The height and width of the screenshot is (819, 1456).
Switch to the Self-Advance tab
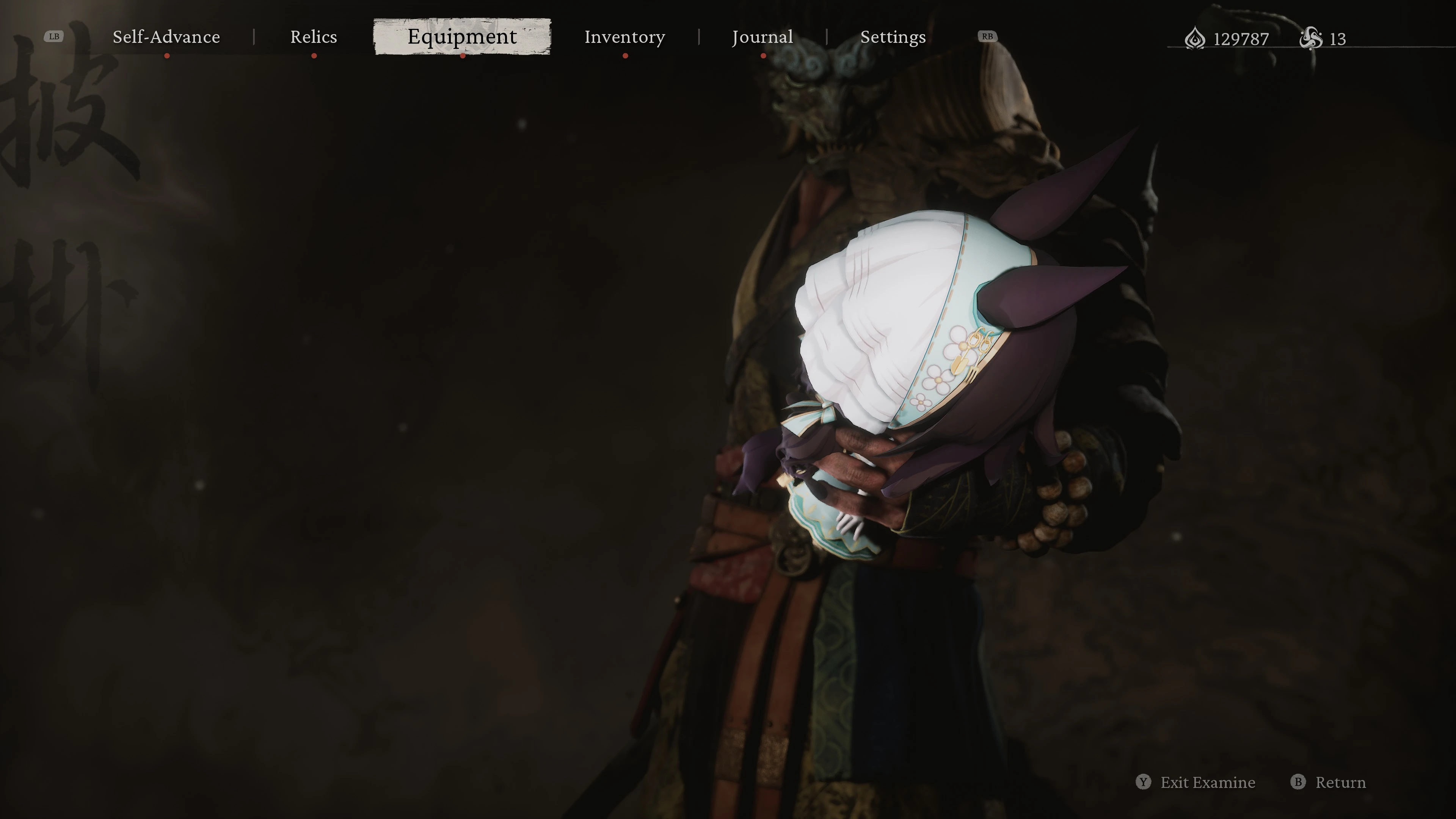(166, 37)
